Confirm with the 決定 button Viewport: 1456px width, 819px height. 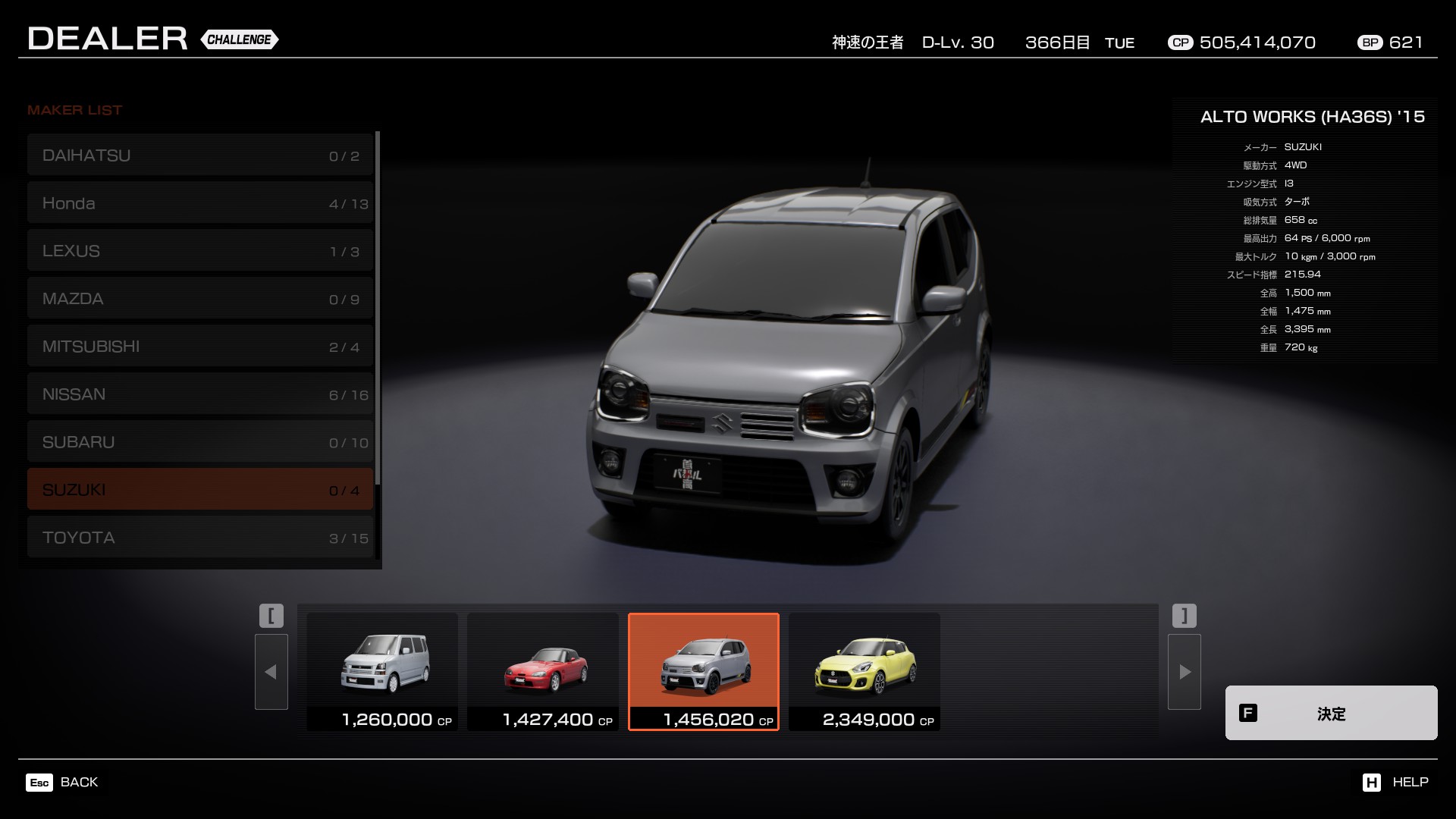point(1331,713)
